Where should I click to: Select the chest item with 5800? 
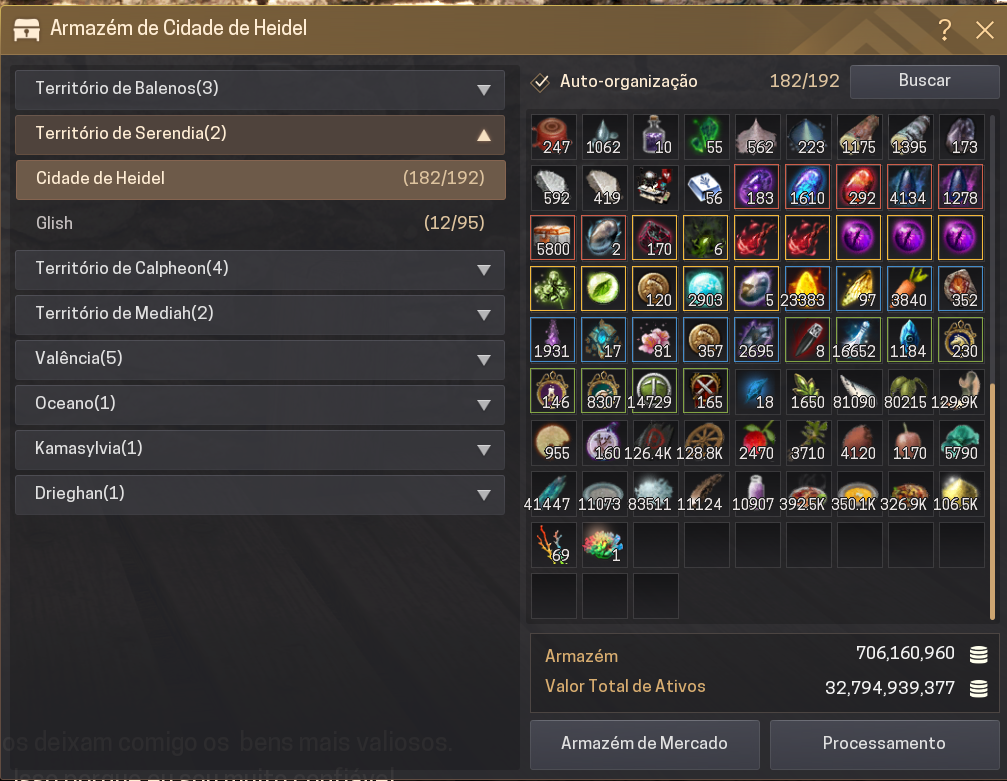tap(554, 238)
